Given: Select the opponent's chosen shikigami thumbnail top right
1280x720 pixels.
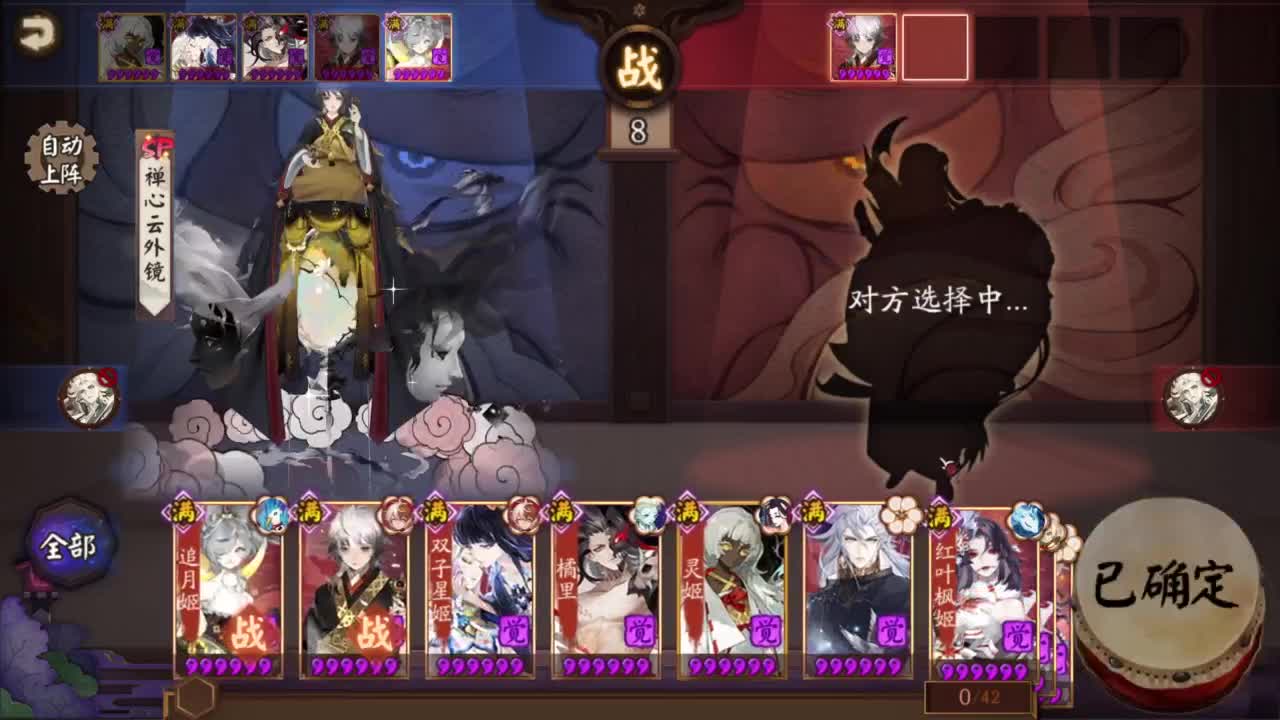Looking at the screenshot, I should (x=866, y=45).
